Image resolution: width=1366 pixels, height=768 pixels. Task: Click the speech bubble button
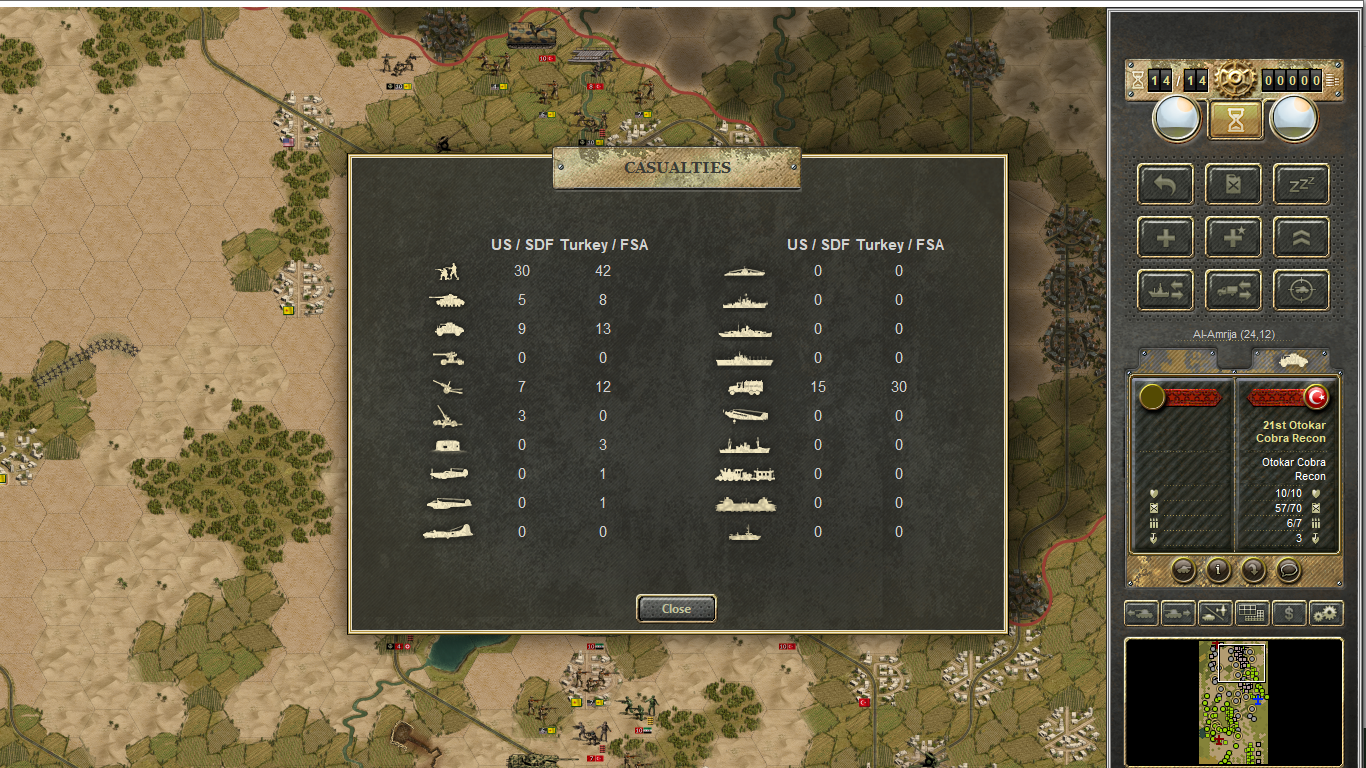click(x=1289, y=570)
